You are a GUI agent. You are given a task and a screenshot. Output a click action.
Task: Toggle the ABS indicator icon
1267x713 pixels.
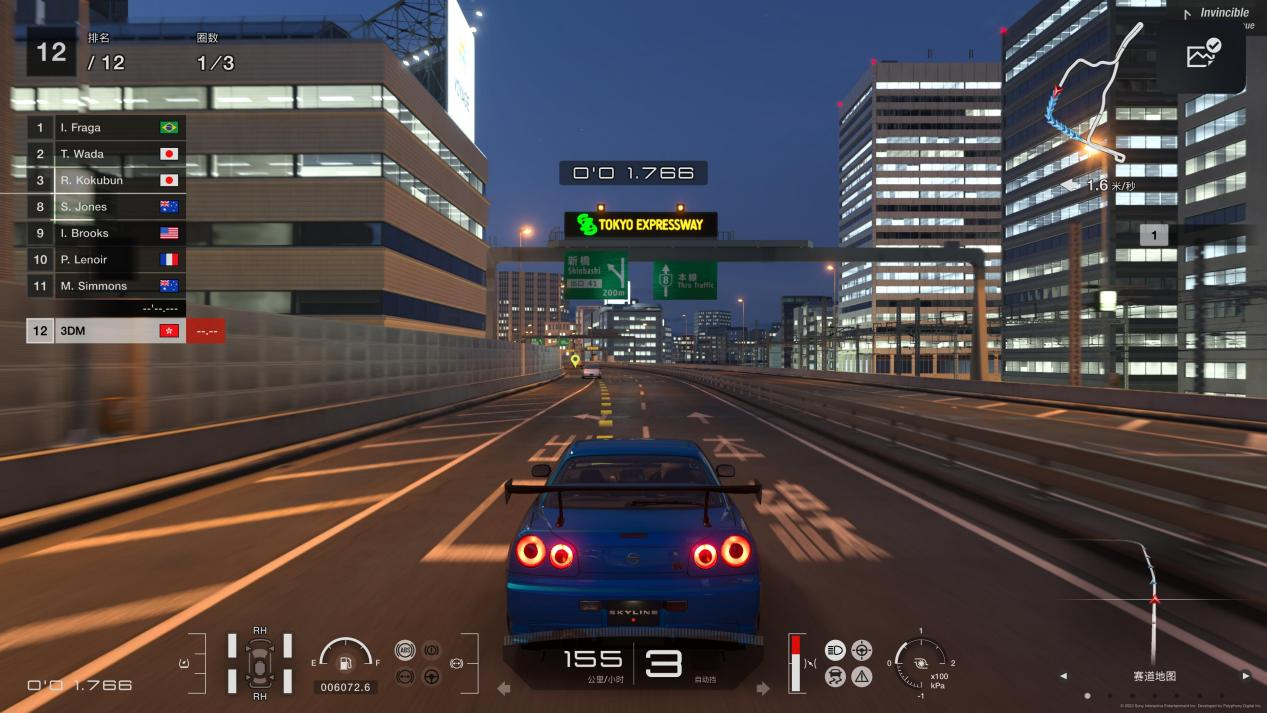click(x=405, y=650)
